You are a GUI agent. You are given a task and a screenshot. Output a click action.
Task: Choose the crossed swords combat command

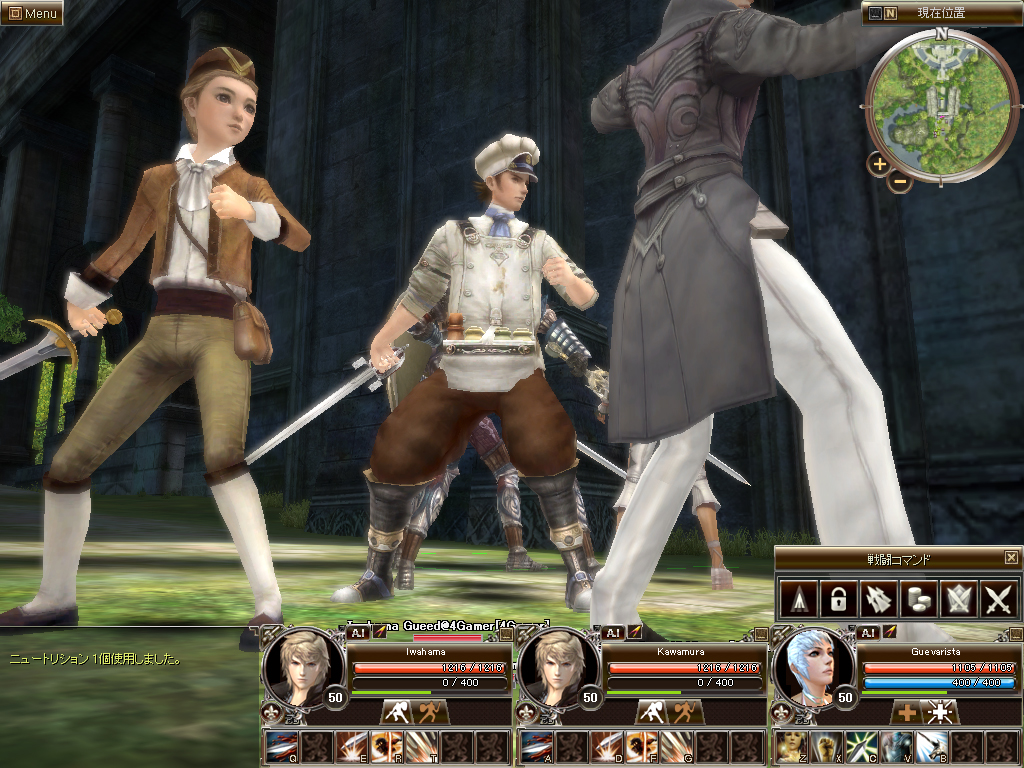(x=999, y=599)
